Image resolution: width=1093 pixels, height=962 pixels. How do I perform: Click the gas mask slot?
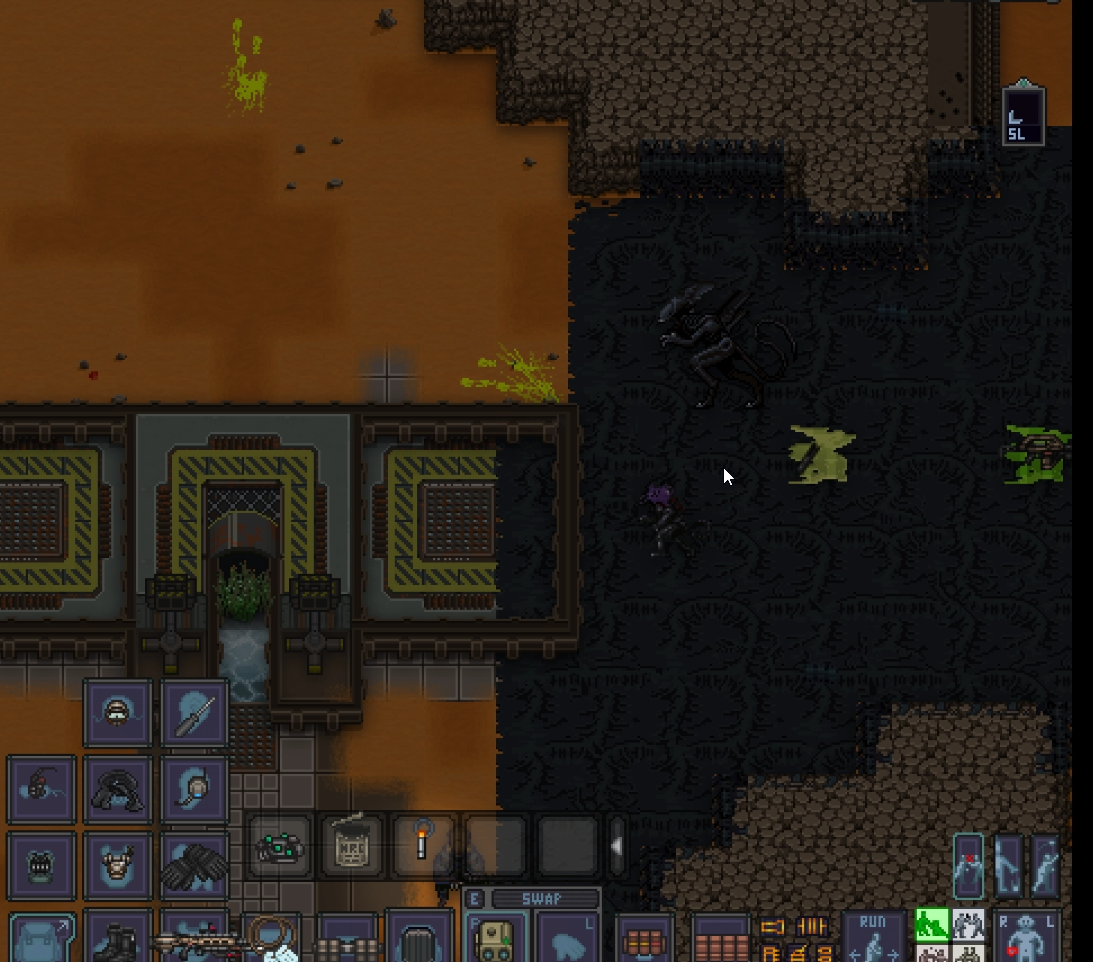click(x=41, y=866)
